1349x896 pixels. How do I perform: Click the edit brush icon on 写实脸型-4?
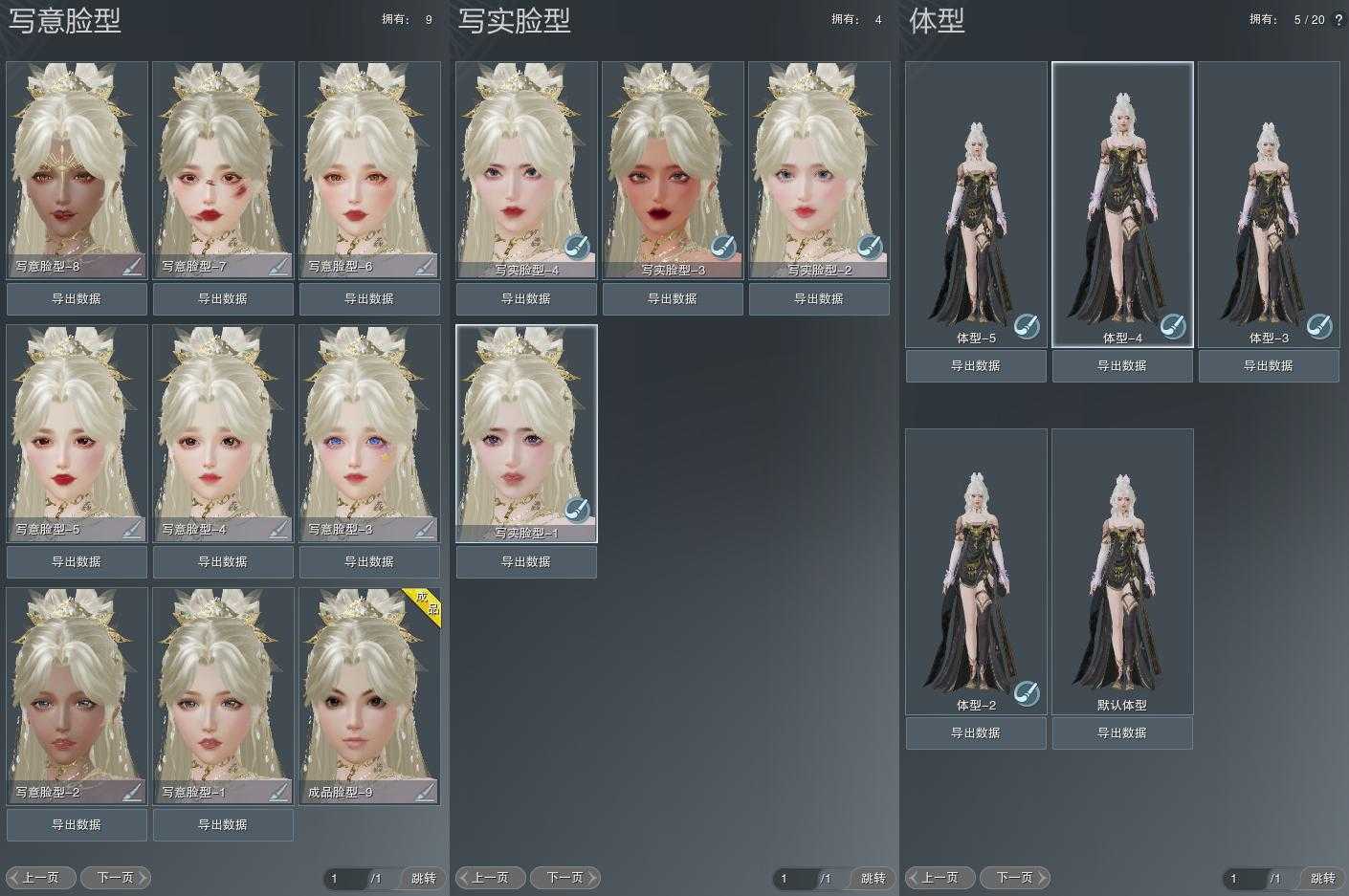coord(576,247)
